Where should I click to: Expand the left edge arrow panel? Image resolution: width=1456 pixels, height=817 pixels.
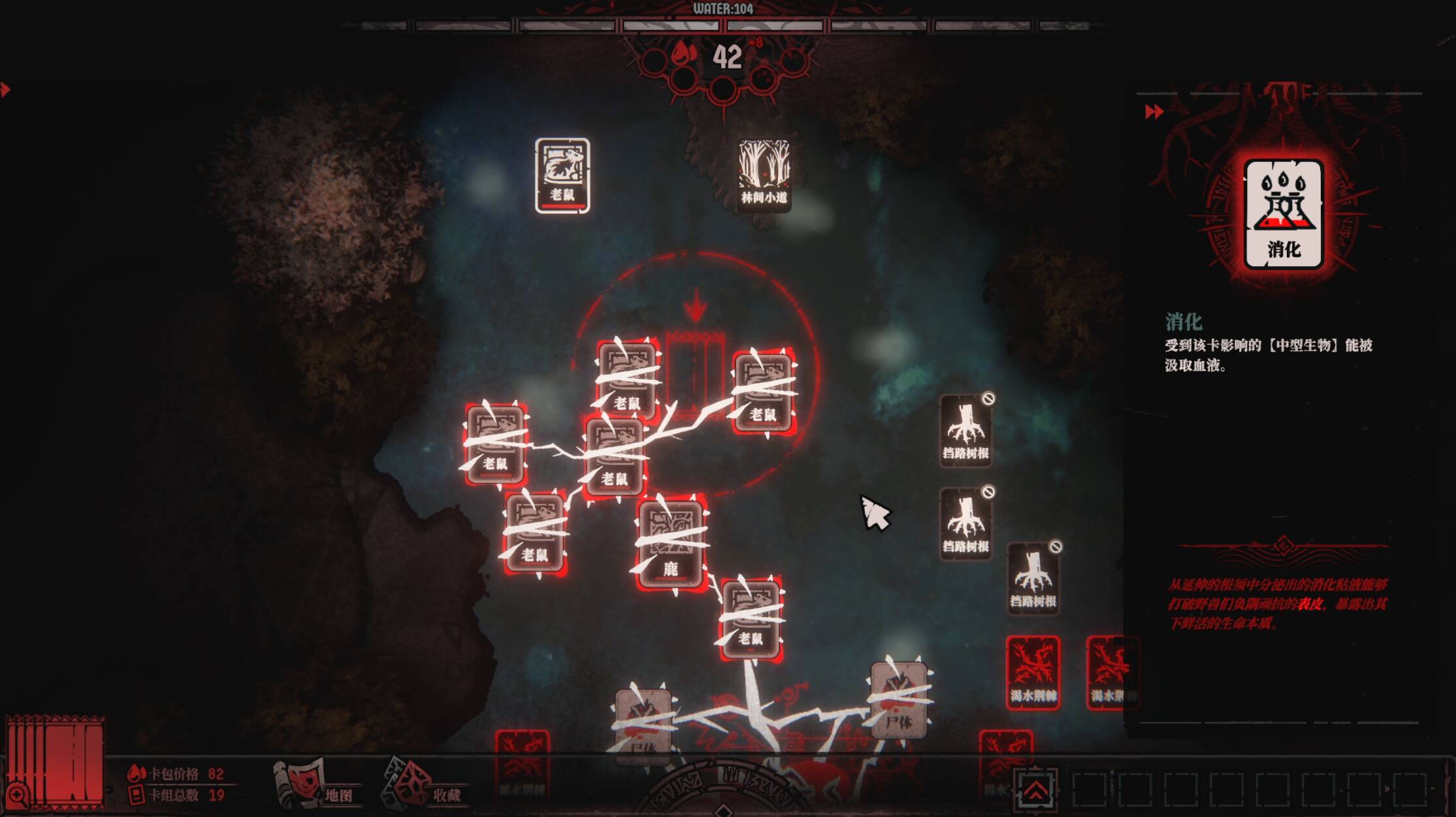pos(5,90)
